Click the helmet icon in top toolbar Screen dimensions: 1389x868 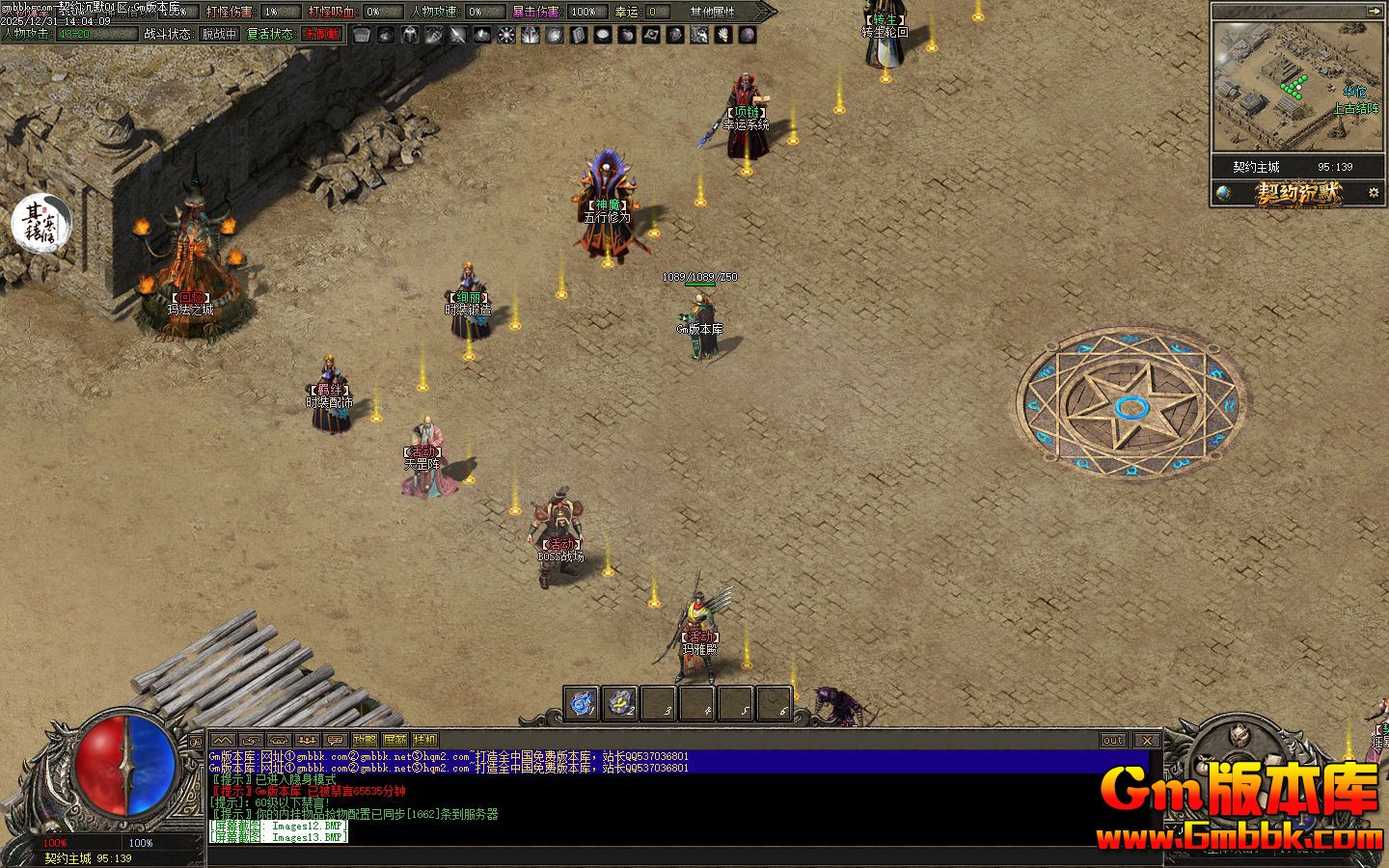point(410,35)
